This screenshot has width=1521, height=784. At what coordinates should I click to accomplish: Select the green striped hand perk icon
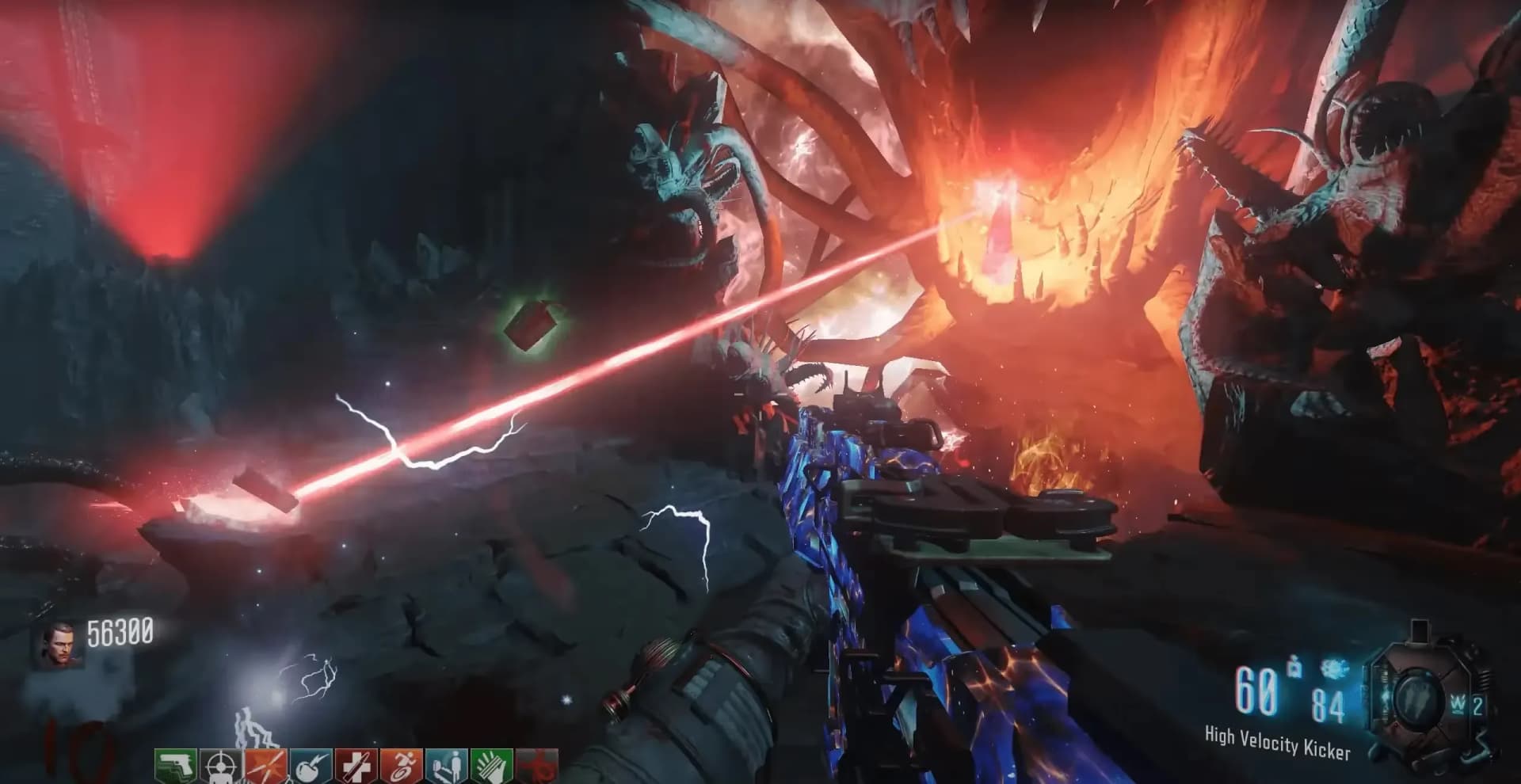click(491, 765)
